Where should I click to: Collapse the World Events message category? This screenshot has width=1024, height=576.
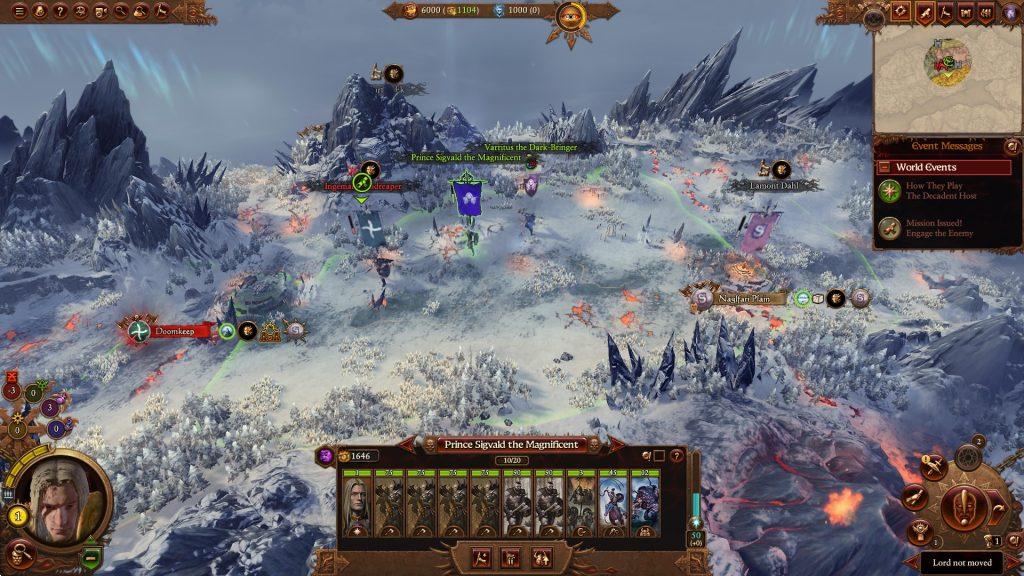(x=883, y=167)
